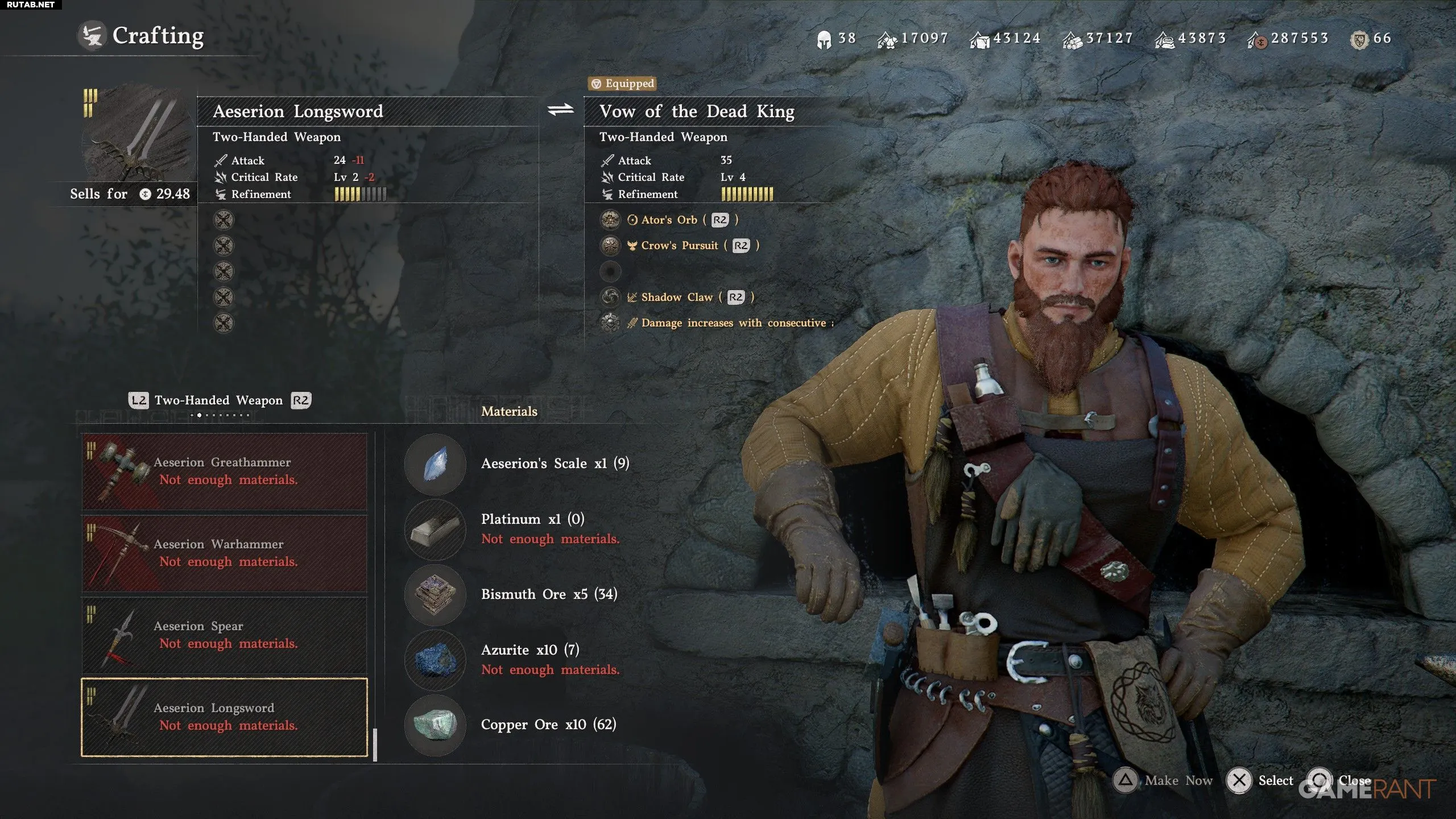Select the Aeserion Longsword recipe
1456x819 pixels.
(x=224, y=717)
